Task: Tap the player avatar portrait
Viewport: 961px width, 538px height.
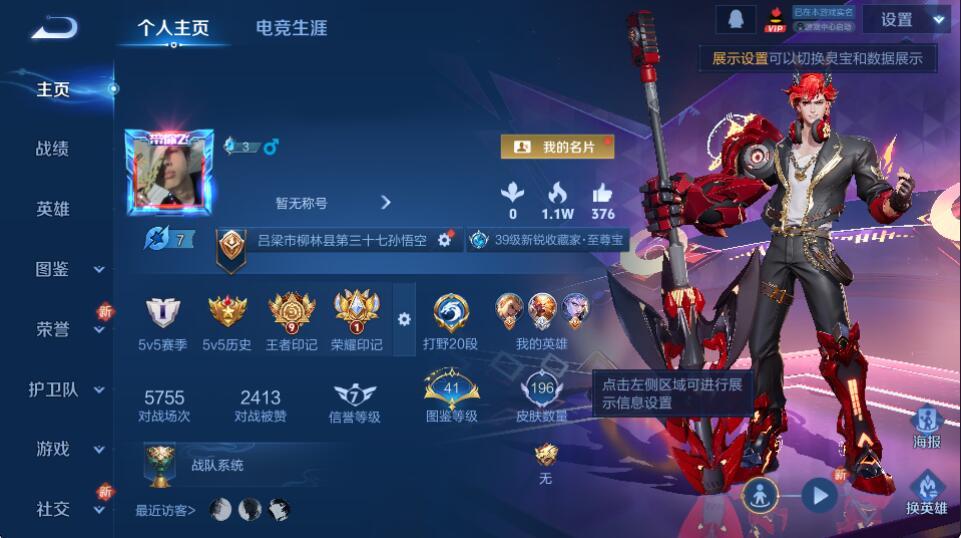Action: [169, 173]
